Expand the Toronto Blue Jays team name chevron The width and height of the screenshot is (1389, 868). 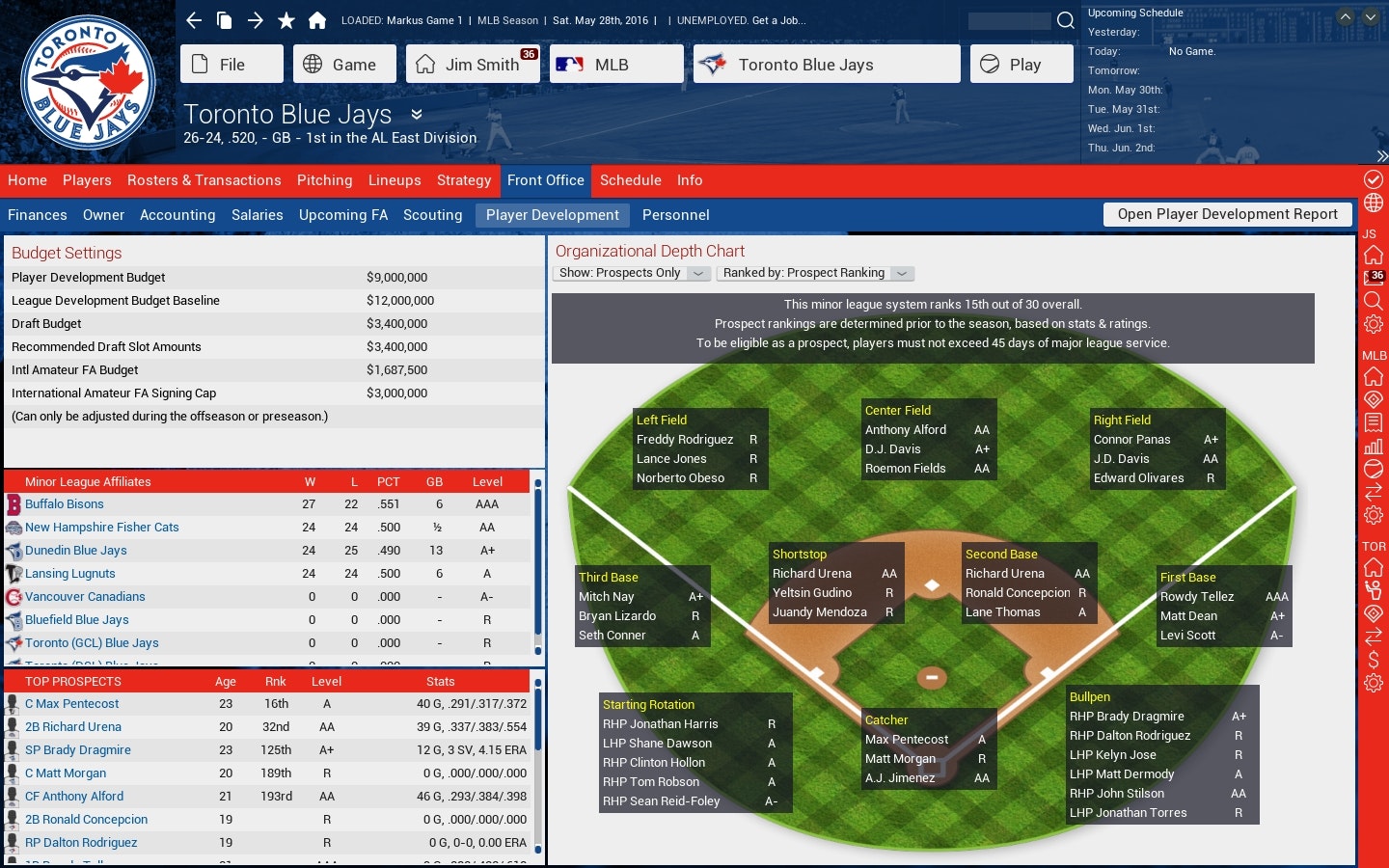tap(416, 114)
